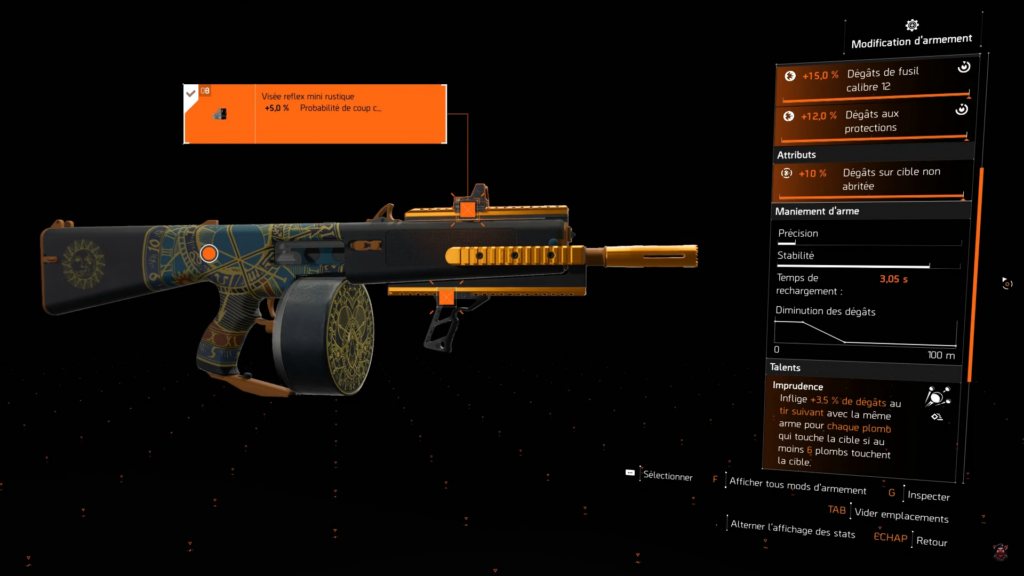Toggle Alterner l'affichage des stats
The image size is (1024, 576).
click(x=794, y=532)
